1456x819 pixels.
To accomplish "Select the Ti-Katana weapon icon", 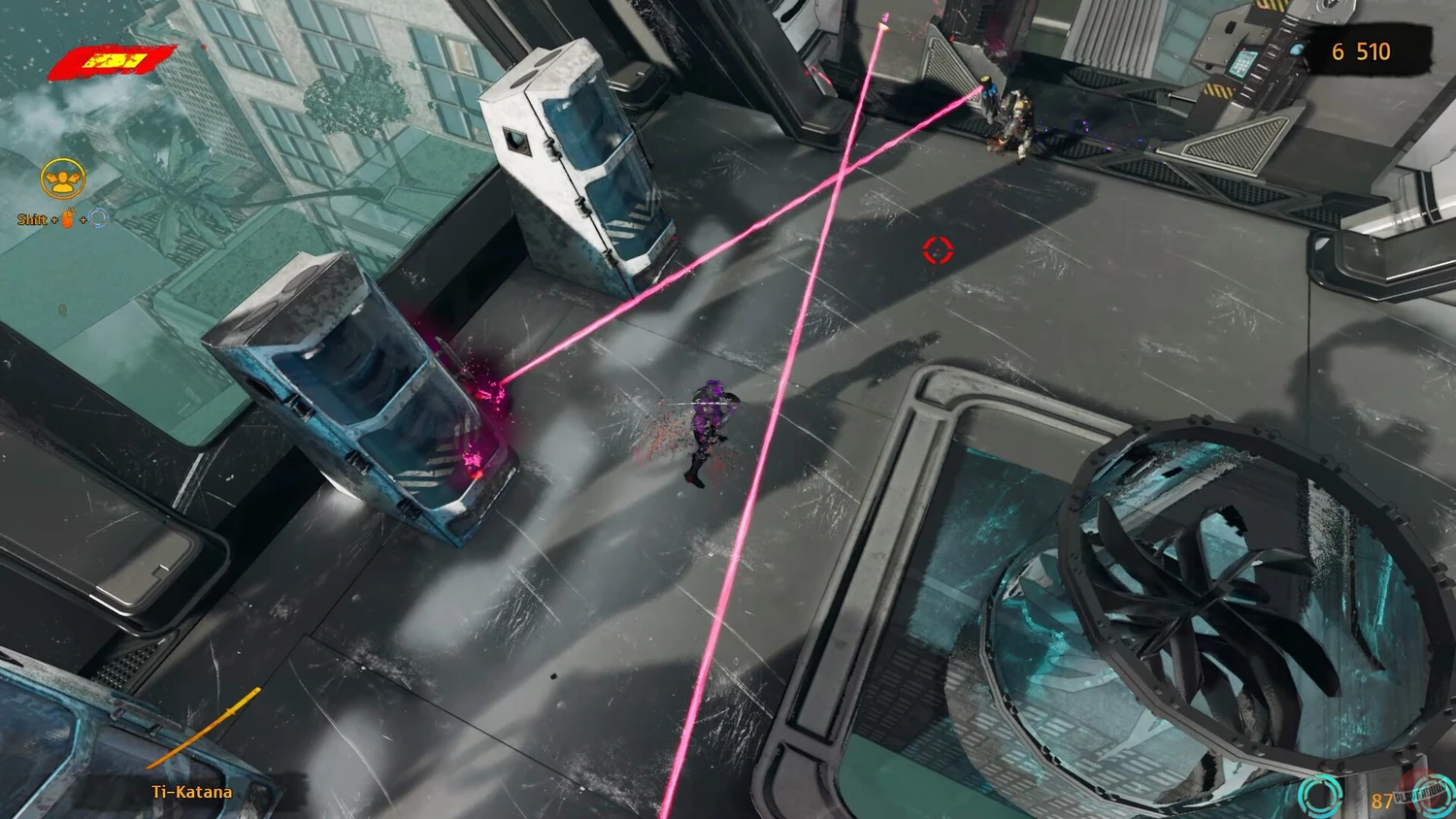I will [205, 728].
